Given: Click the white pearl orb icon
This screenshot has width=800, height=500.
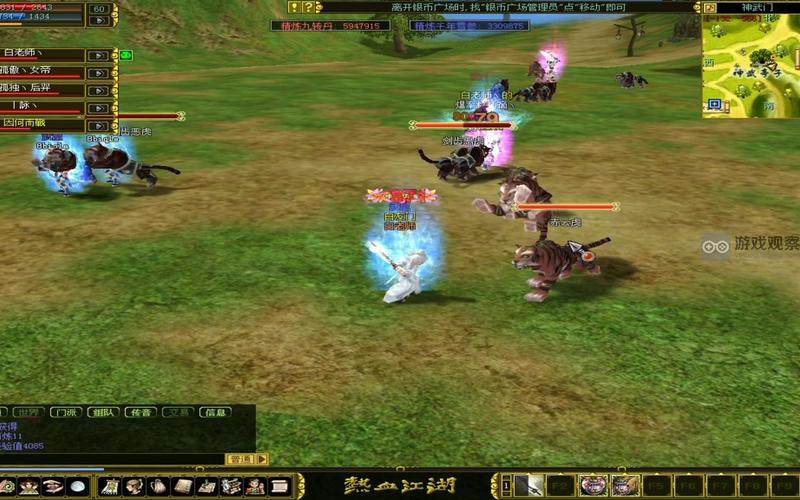Looking at the screenshot, I should click(77, 487).
